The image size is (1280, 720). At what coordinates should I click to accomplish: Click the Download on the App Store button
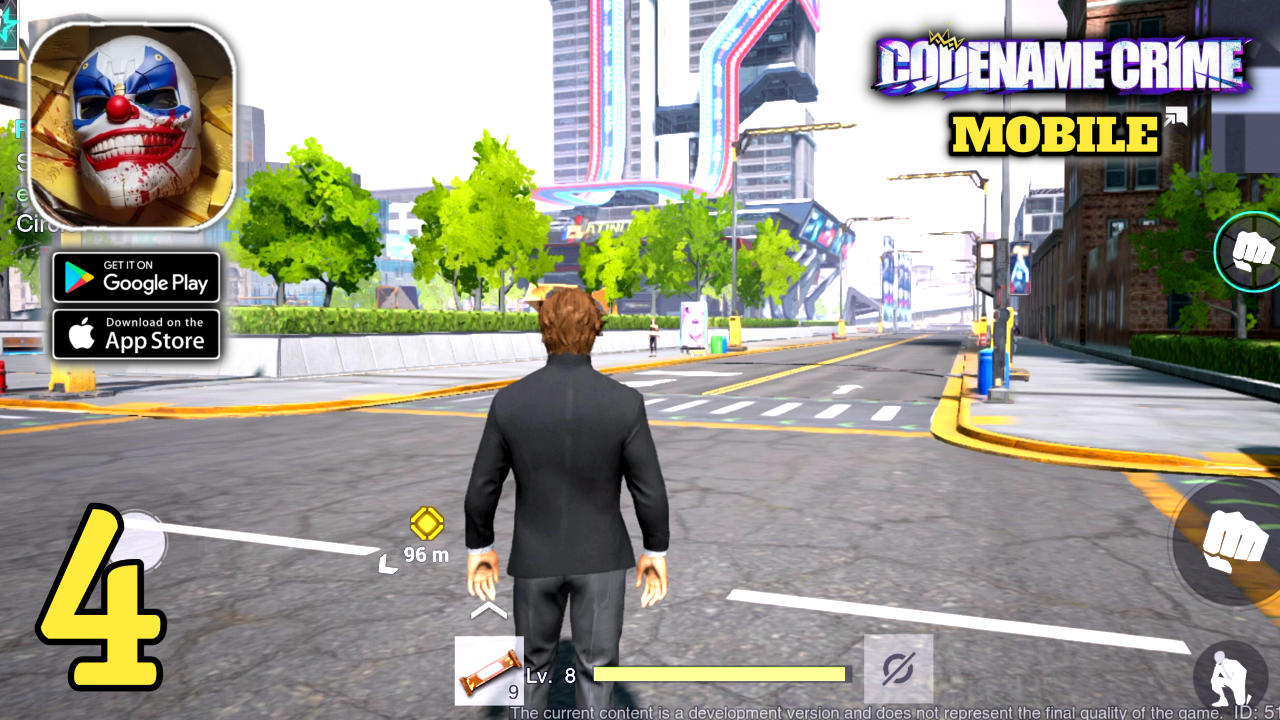coord(136,334)
